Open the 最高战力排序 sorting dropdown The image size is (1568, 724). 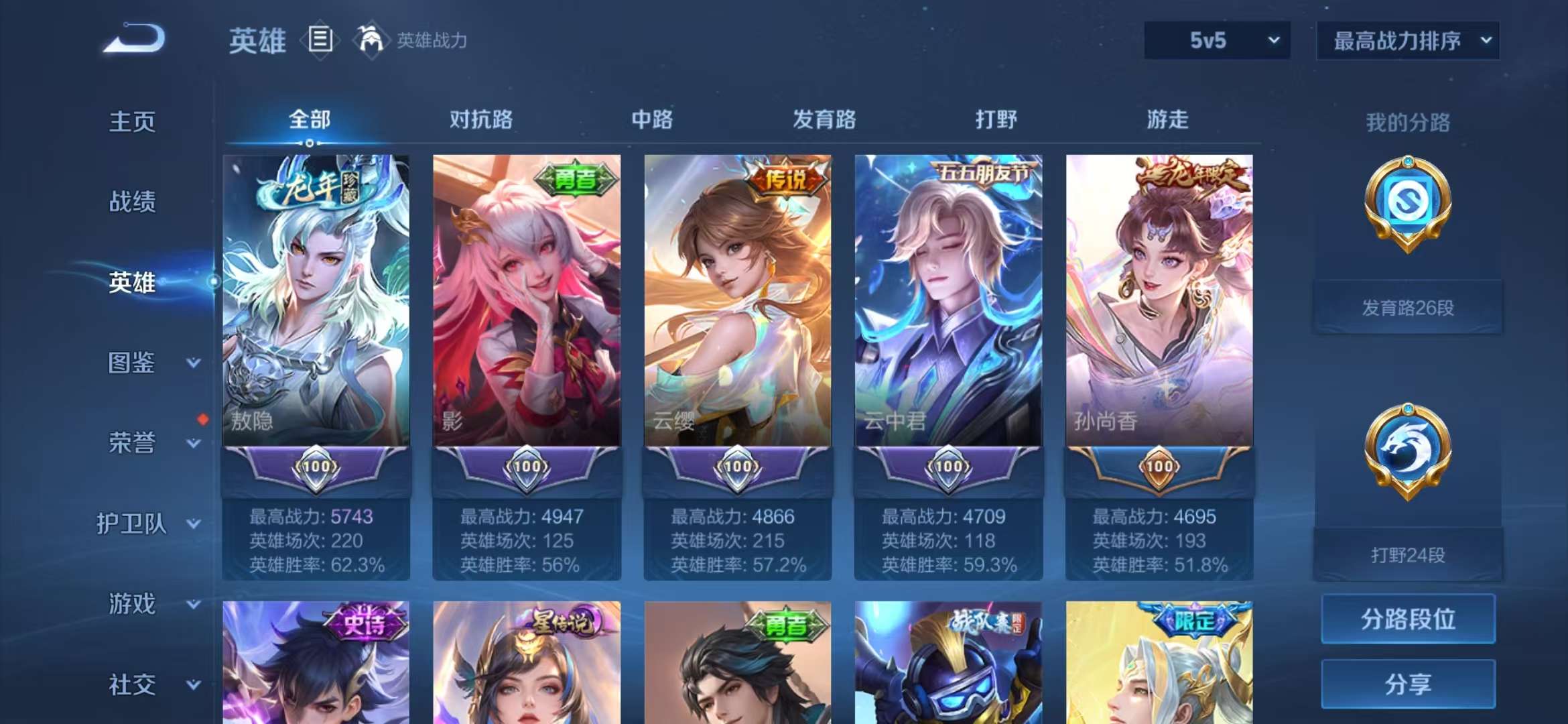[1407, 40]
